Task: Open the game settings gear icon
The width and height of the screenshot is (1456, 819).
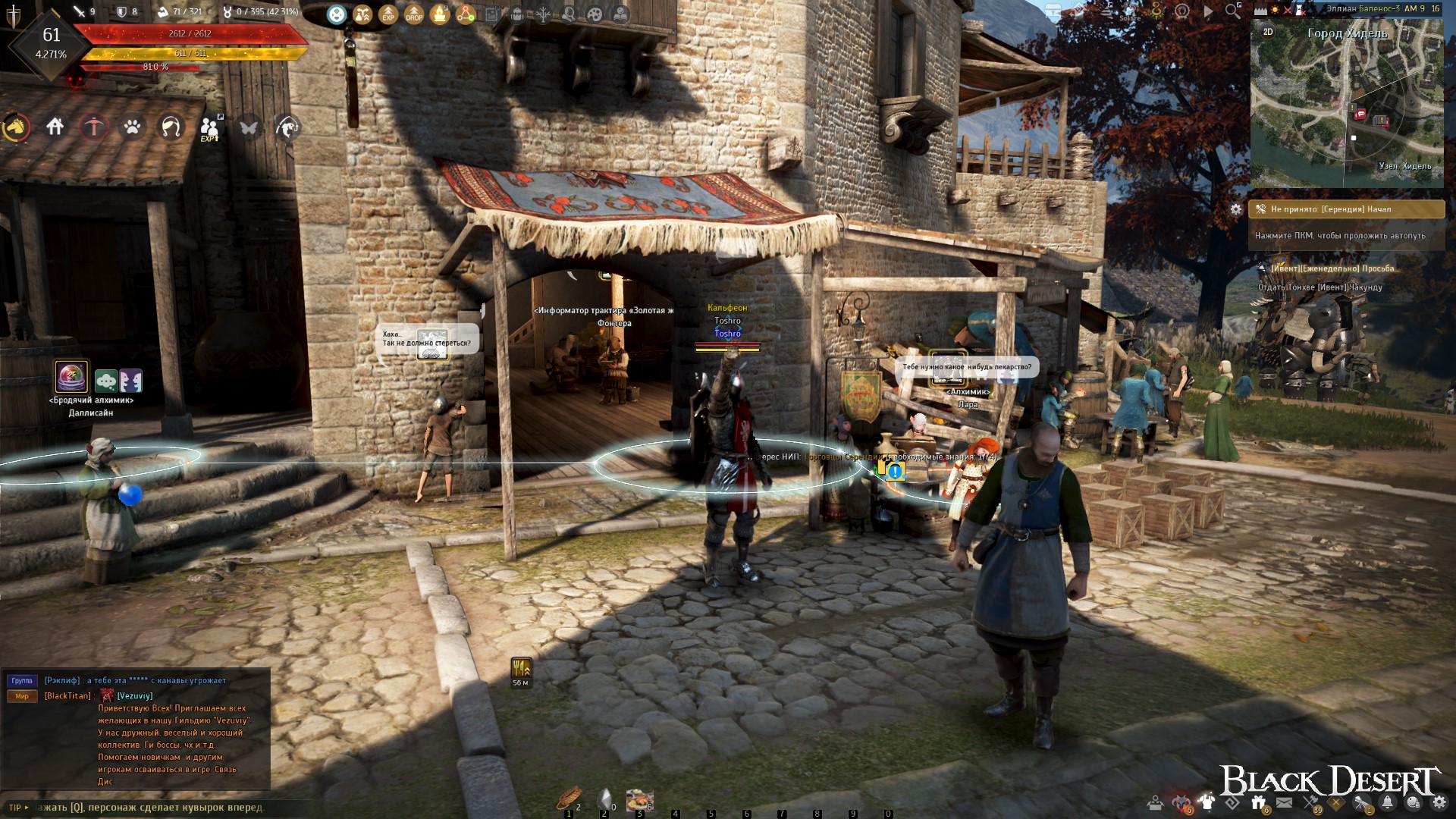Action: pos(1439,802)
